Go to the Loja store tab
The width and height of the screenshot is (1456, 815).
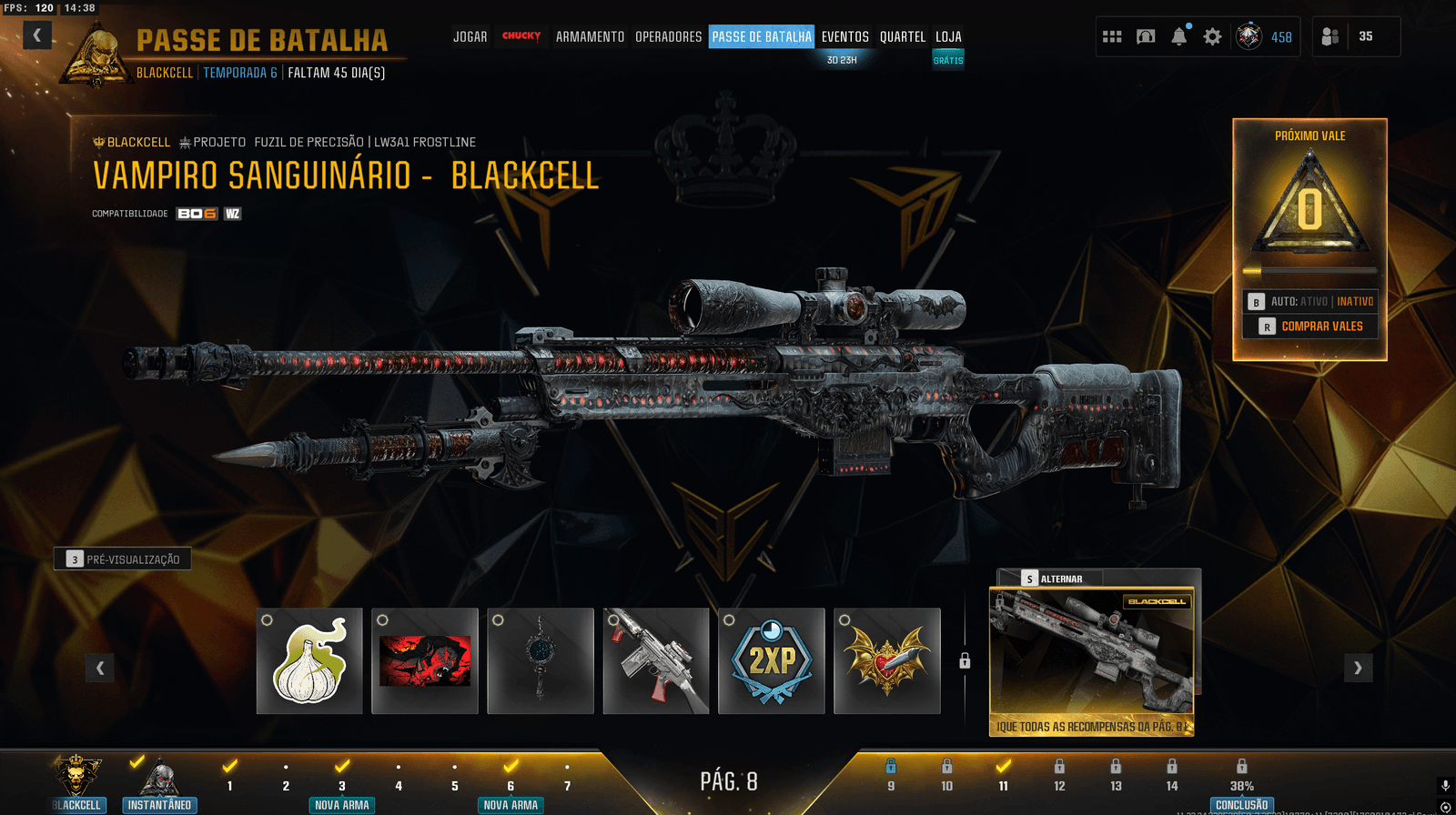[948, 36]
